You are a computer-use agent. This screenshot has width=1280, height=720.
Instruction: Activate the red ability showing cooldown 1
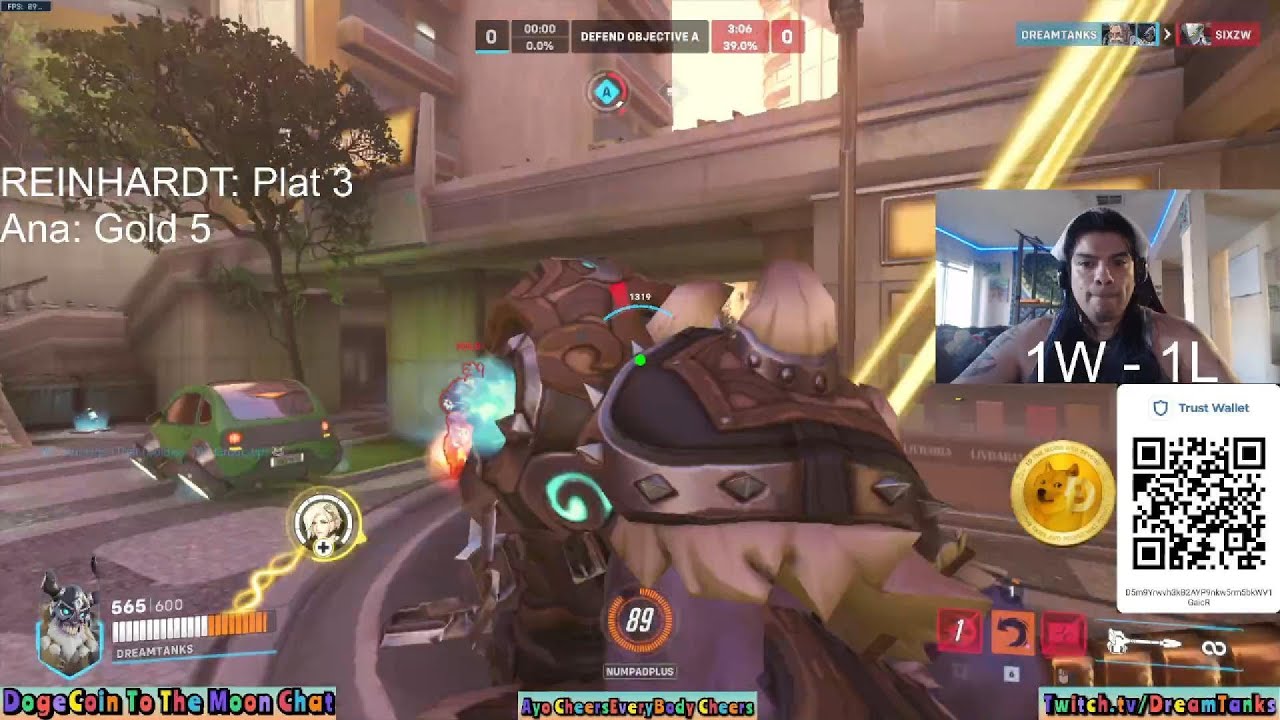pyautogui.click(x=958, y=632)
